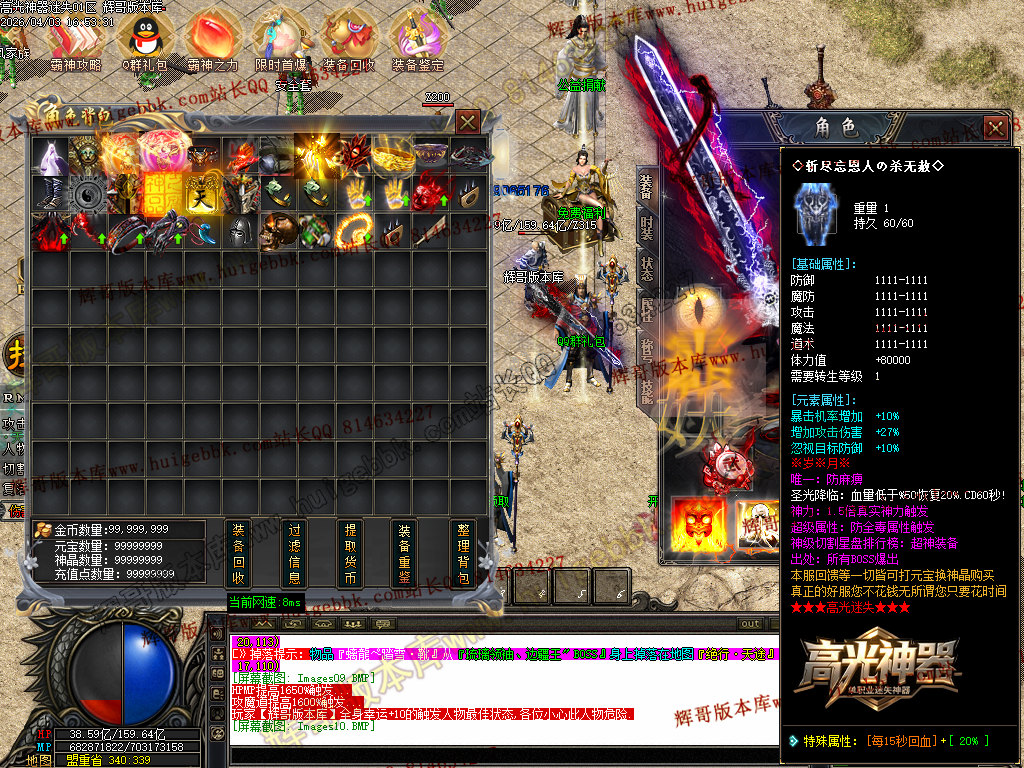Viewport: 1024px width, 768px height.
Task: Pick the bronze skull item in backpack
Action: (x=275, y=230)
